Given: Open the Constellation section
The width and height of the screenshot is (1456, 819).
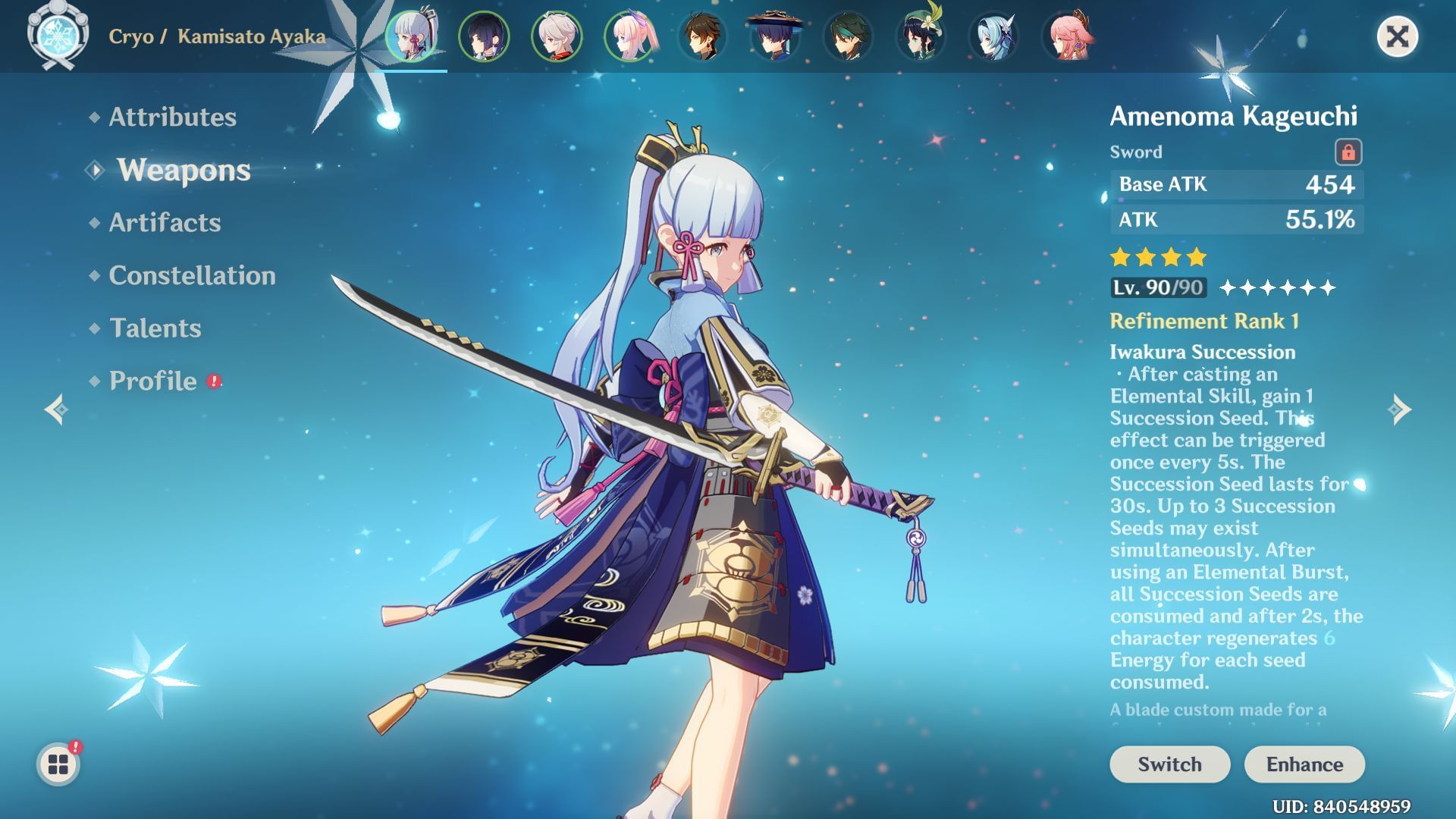Looking at the screenshot, I should [x=192, y=276].
